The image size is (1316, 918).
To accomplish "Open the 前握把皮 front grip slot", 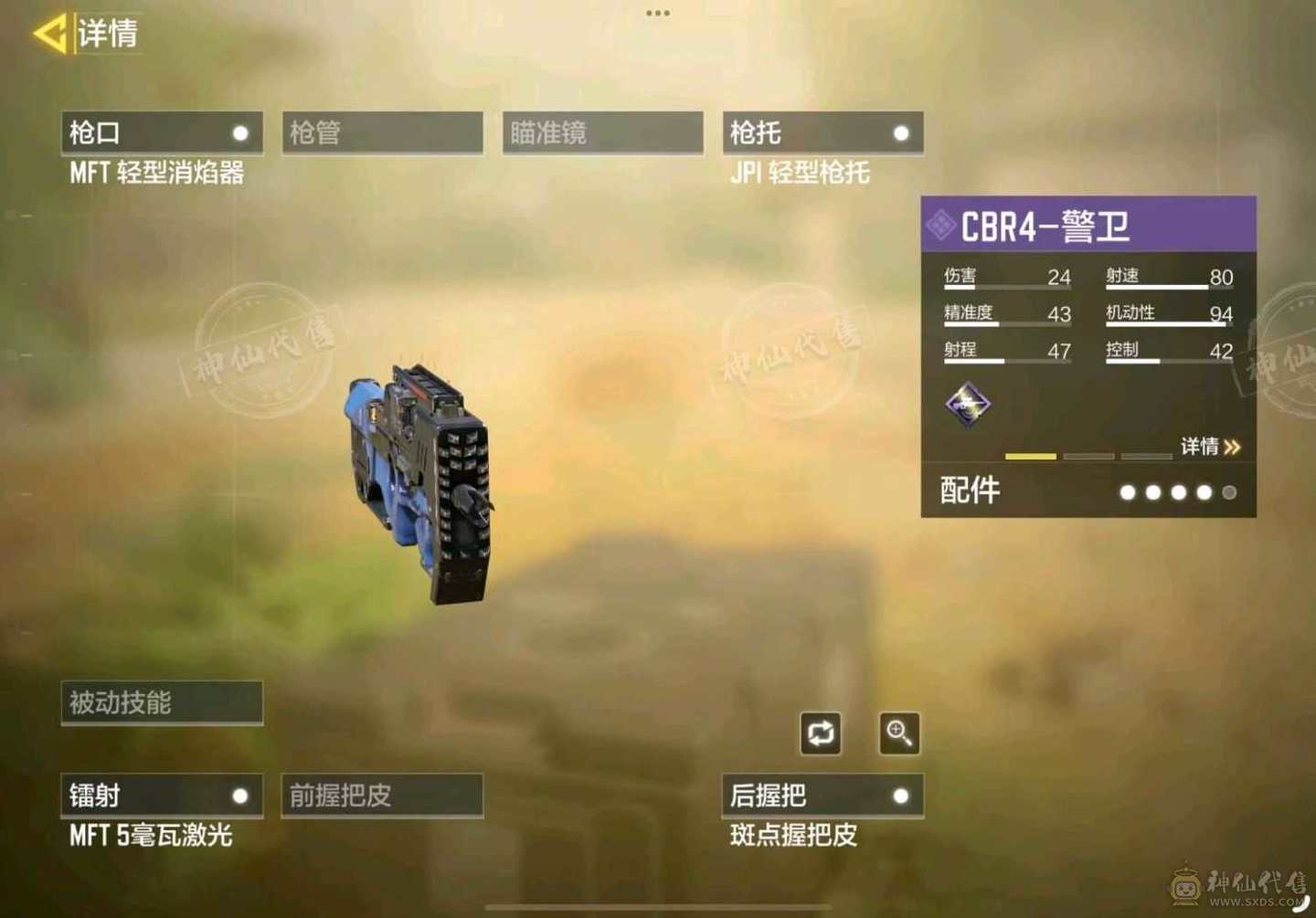I will coord(381,796).
